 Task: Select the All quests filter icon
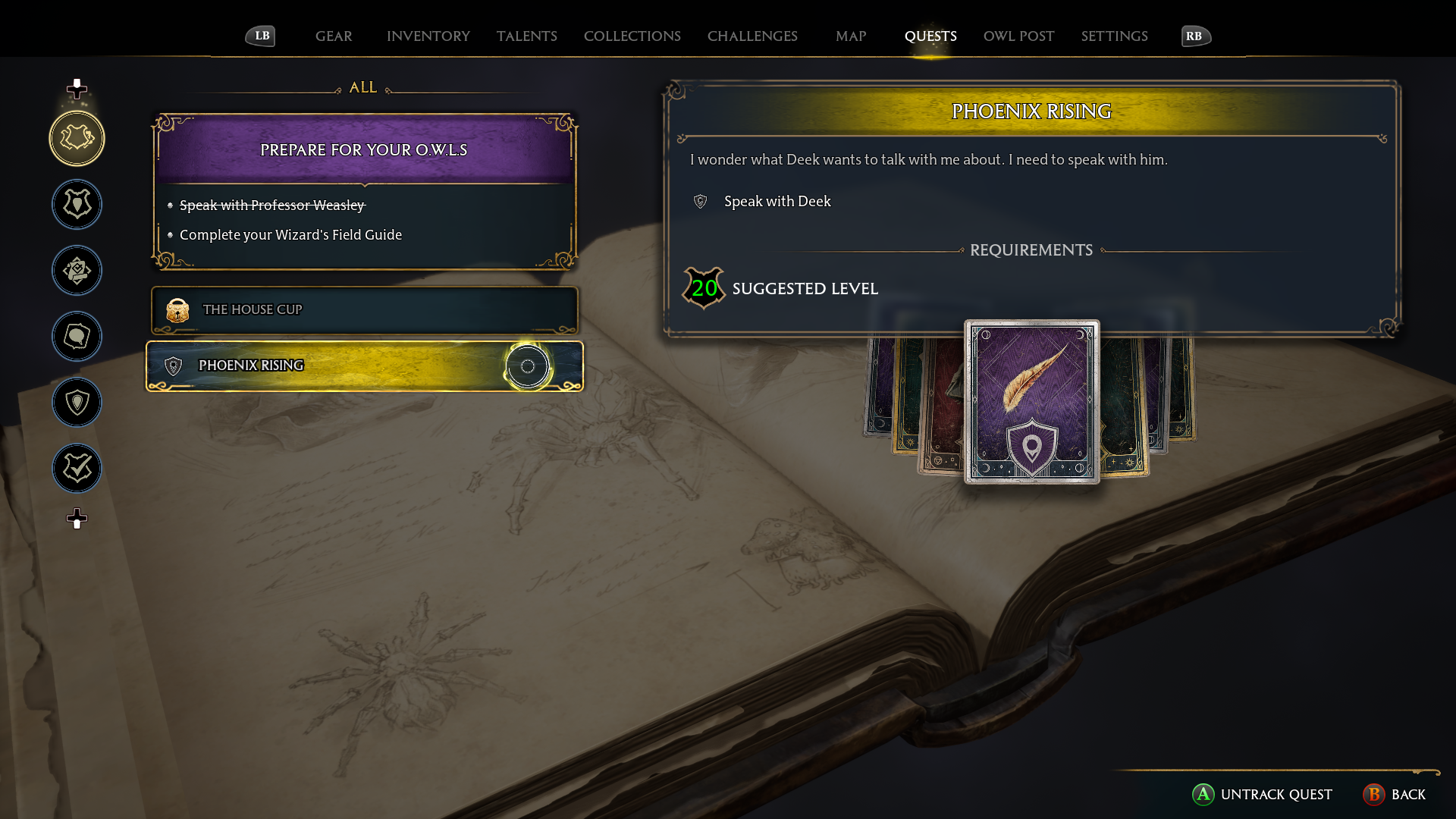77,138
